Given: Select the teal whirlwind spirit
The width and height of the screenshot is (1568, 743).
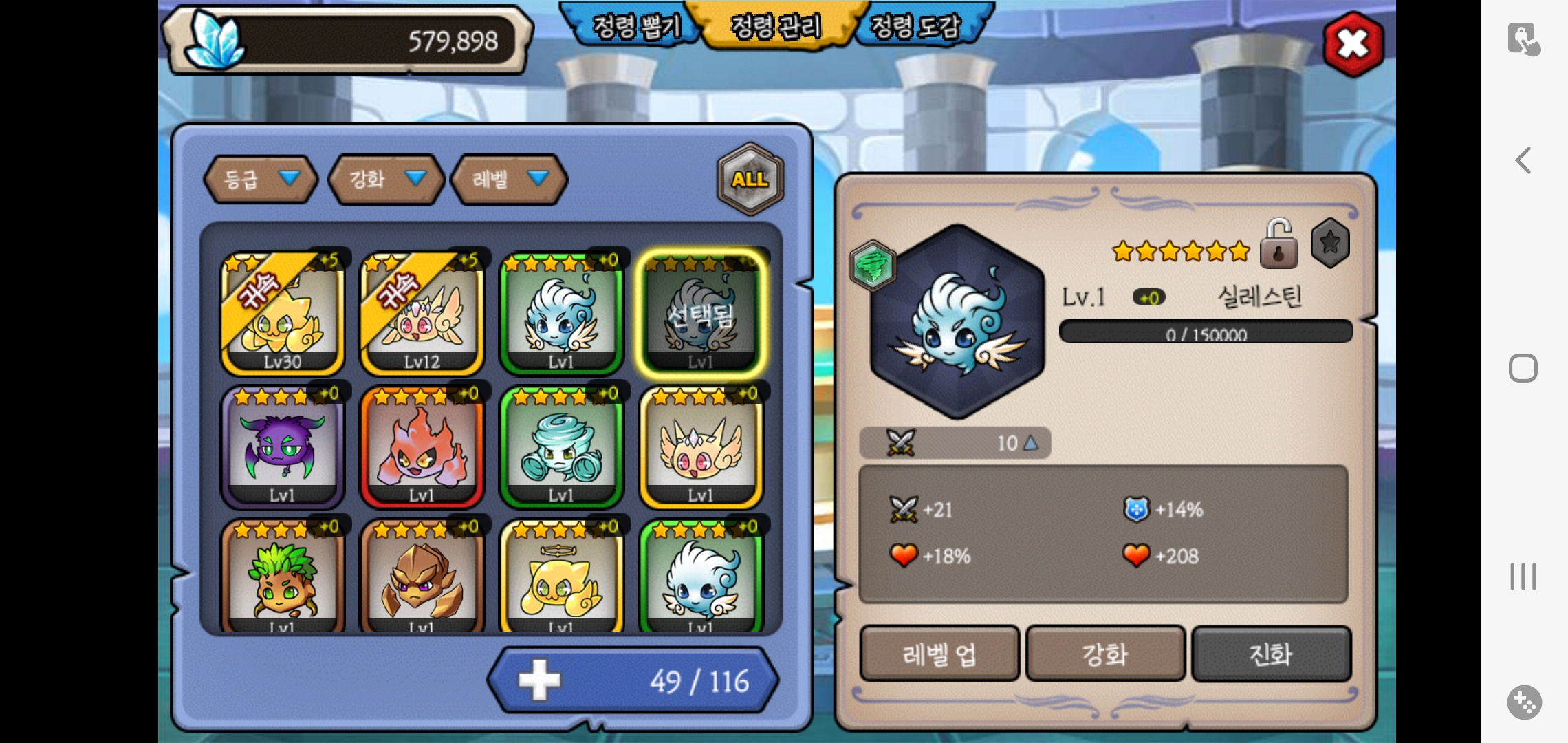Looking at the screenshot, I should pyautogui.click(x=561, y=447).
